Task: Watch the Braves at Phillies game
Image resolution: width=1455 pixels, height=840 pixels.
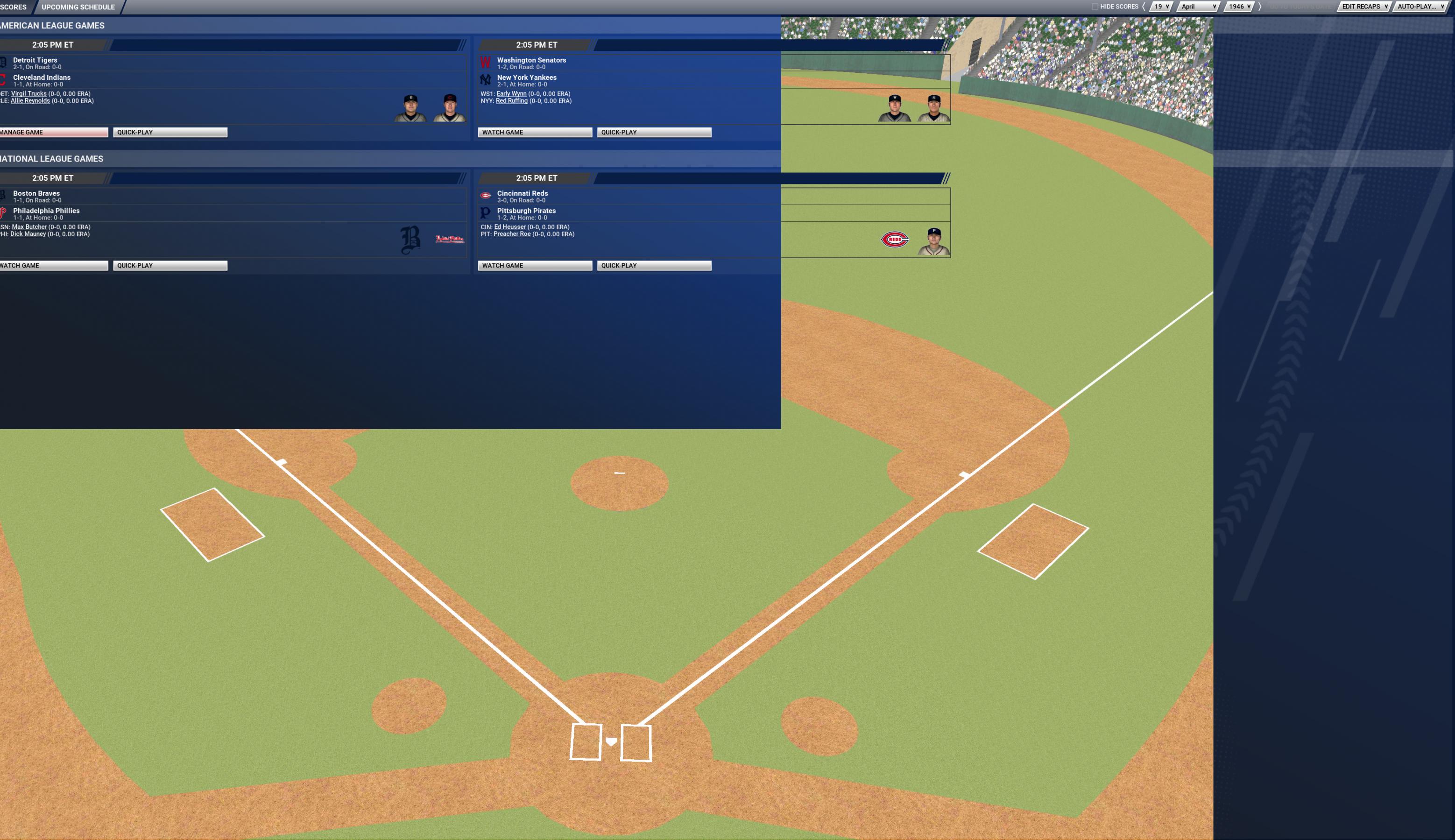Action: point(53,265)
